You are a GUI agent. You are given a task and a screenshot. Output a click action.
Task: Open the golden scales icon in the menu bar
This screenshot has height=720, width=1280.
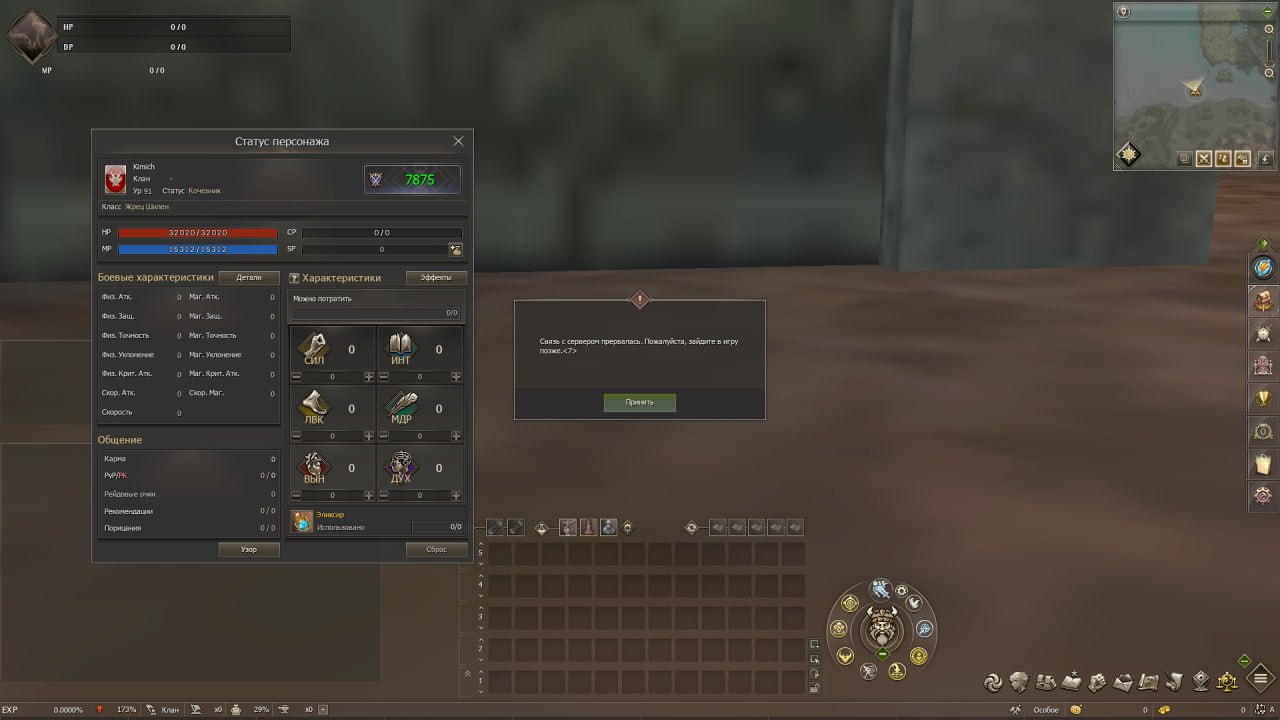coord(1227,682)
